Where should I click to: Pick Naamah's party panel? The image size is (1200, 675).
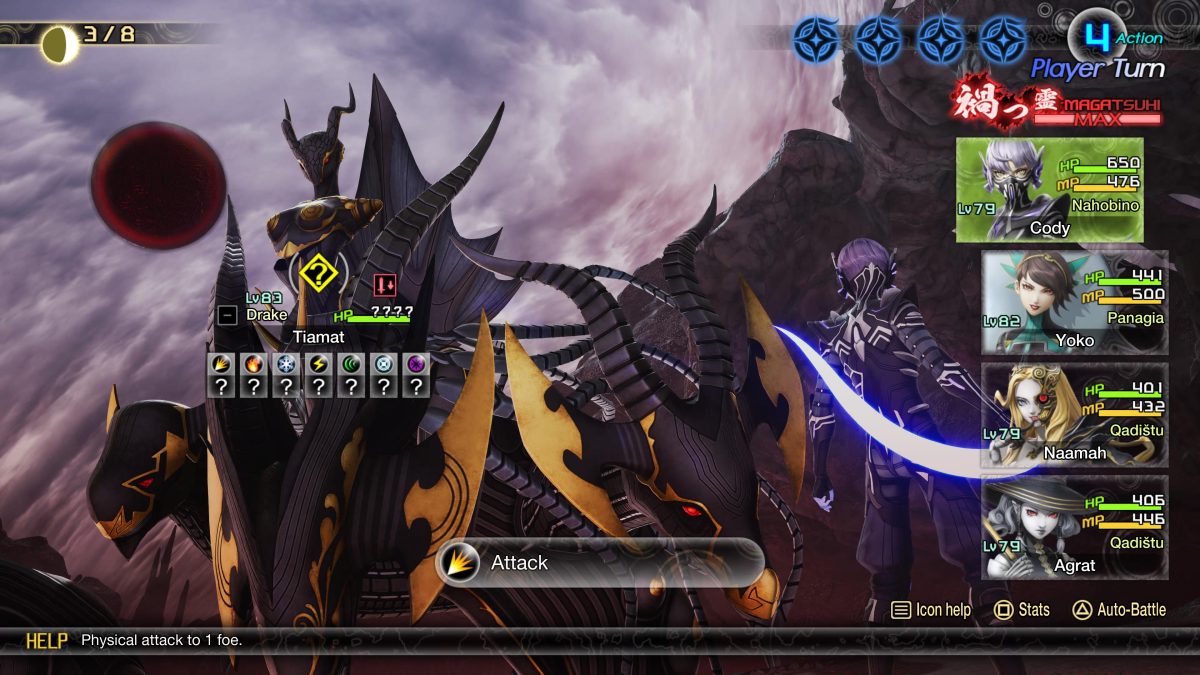click(1073, 414)
